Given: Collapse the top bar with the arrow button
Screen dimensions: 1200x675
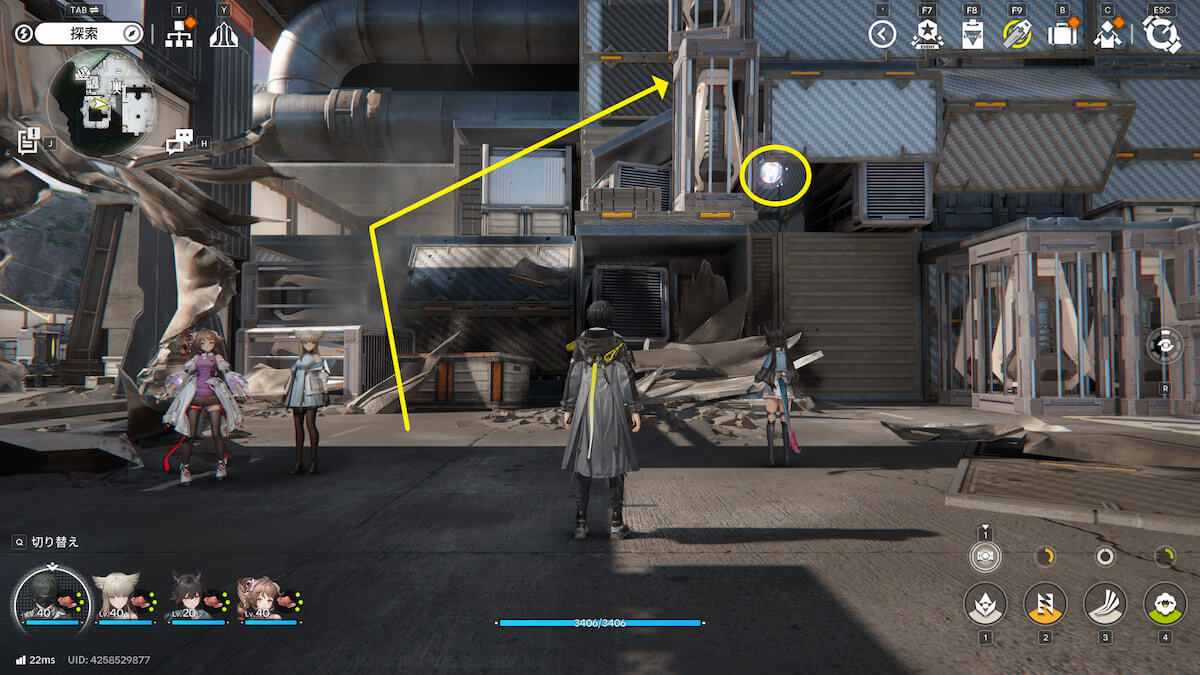Looking at the screenshot, I should 881,35.
